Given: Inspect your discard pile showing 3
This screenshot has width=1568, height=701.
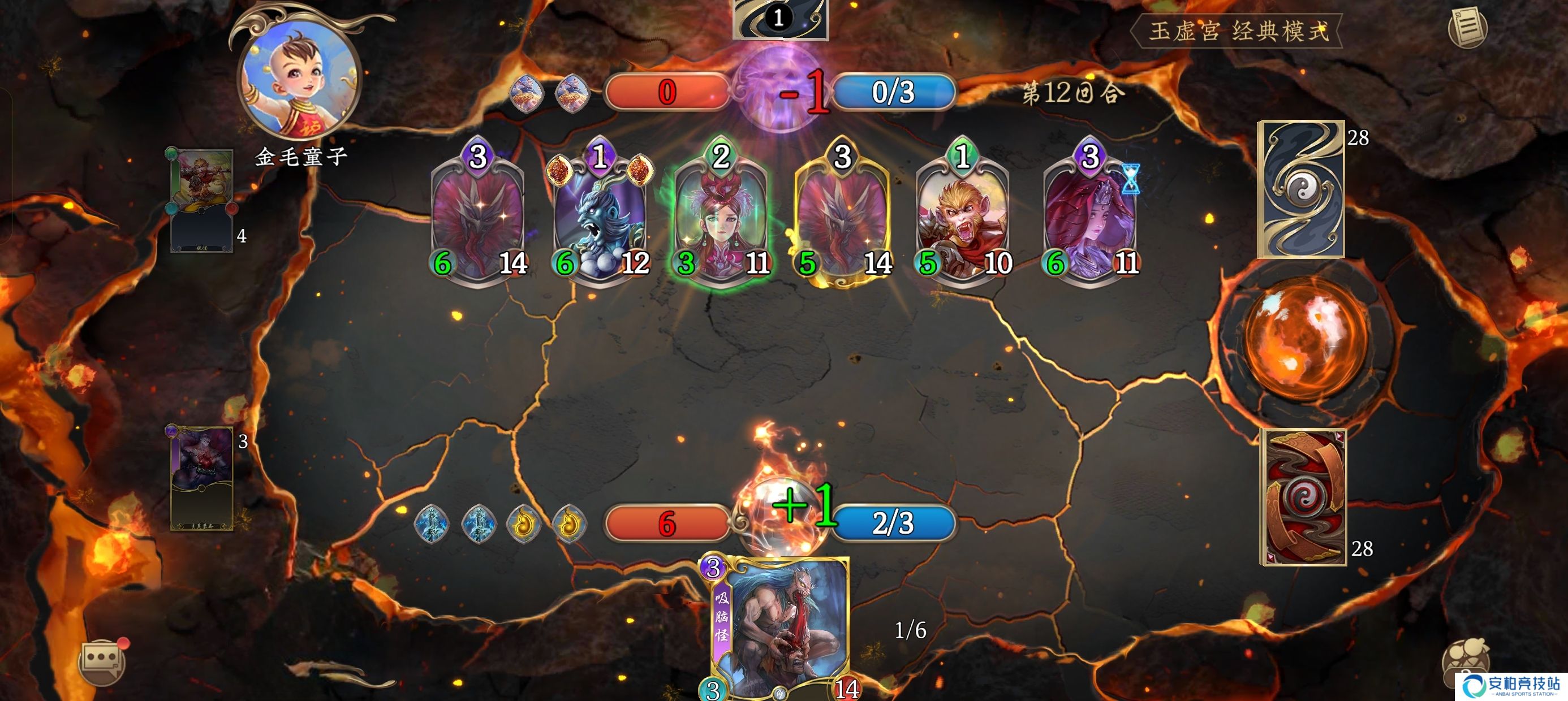Looking at the screenshot, I should point(201,478).
